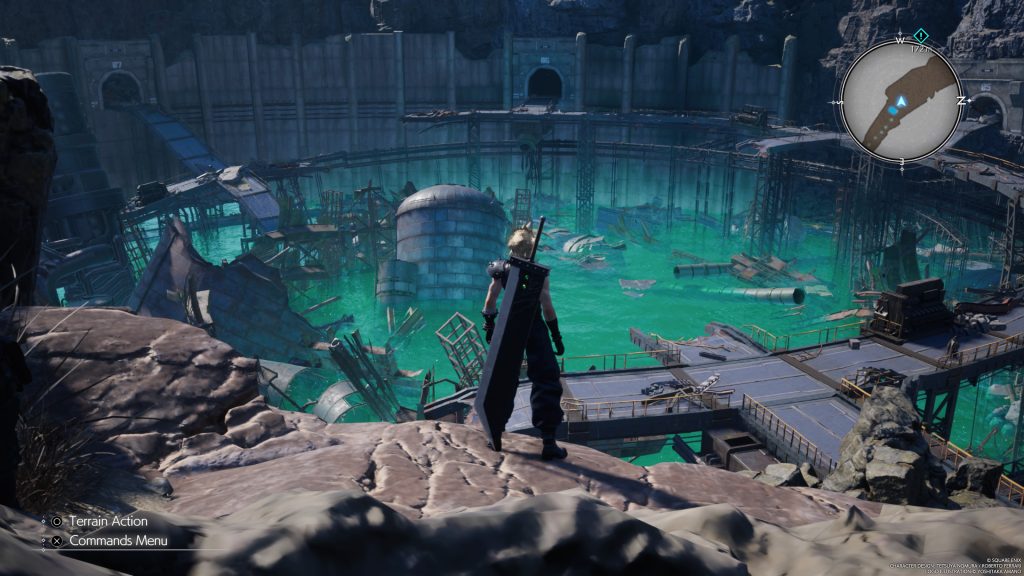Open the circular minimap
Viewport: 1024px width, 576px height.
(x=901, y=100)
